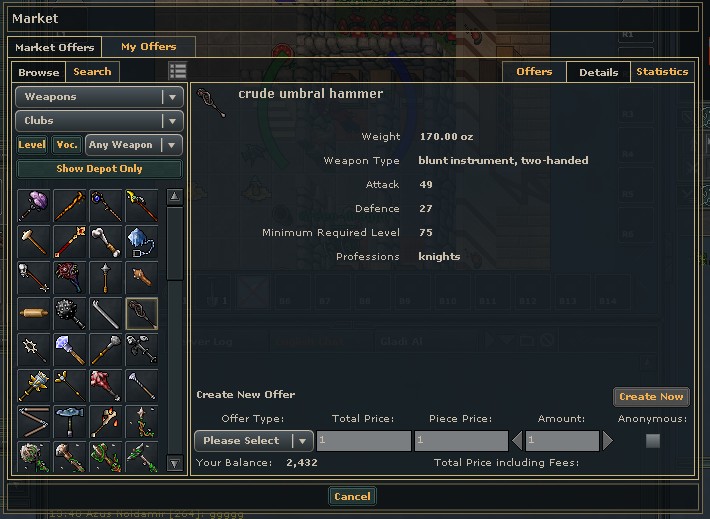Switch to the My Offers tab
The image size is (710, 519).
point(148,46)
